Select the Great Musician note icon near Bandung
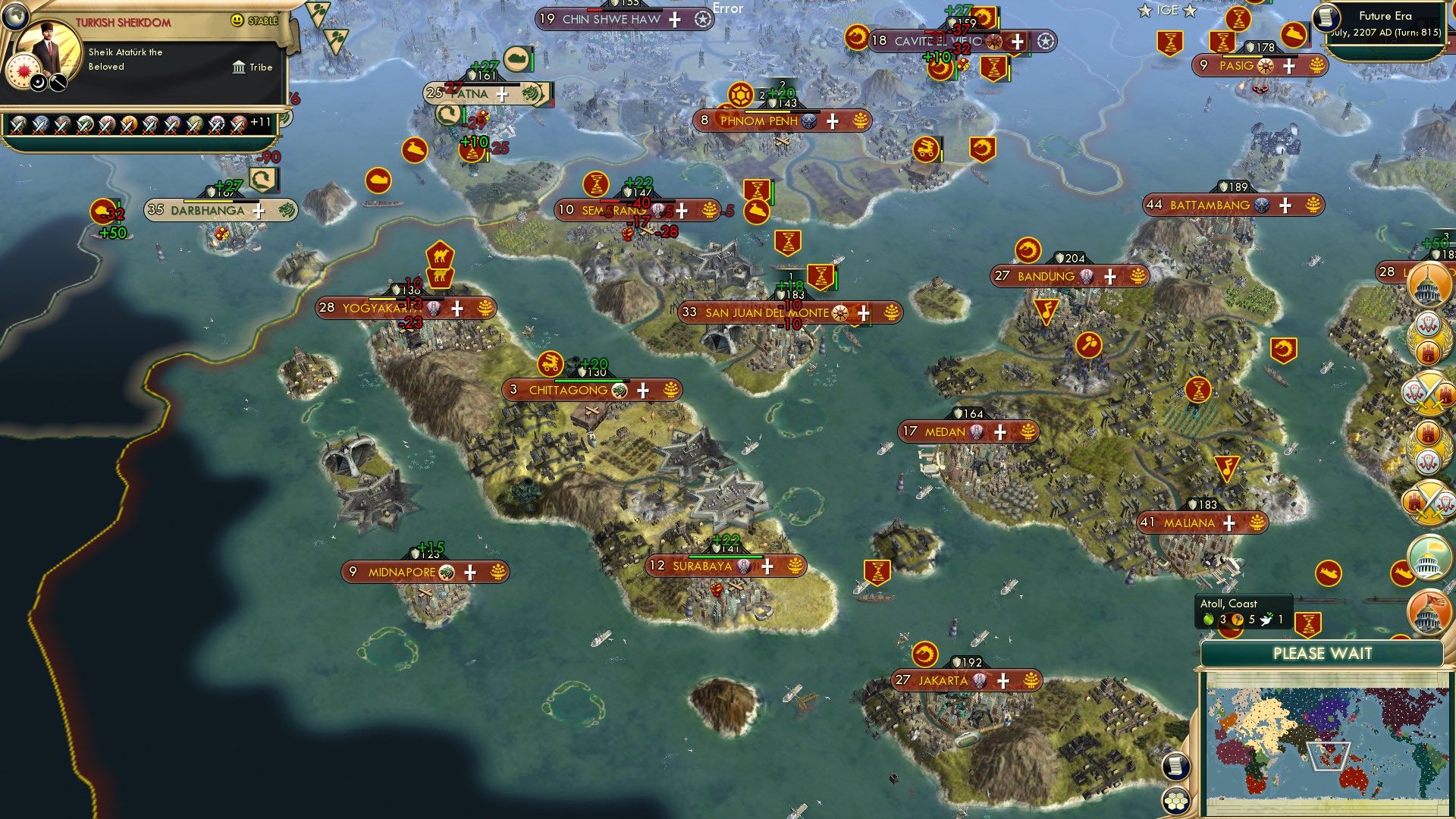The image size is (1456, 819). pyautogui.click(x=1046, y=311)
